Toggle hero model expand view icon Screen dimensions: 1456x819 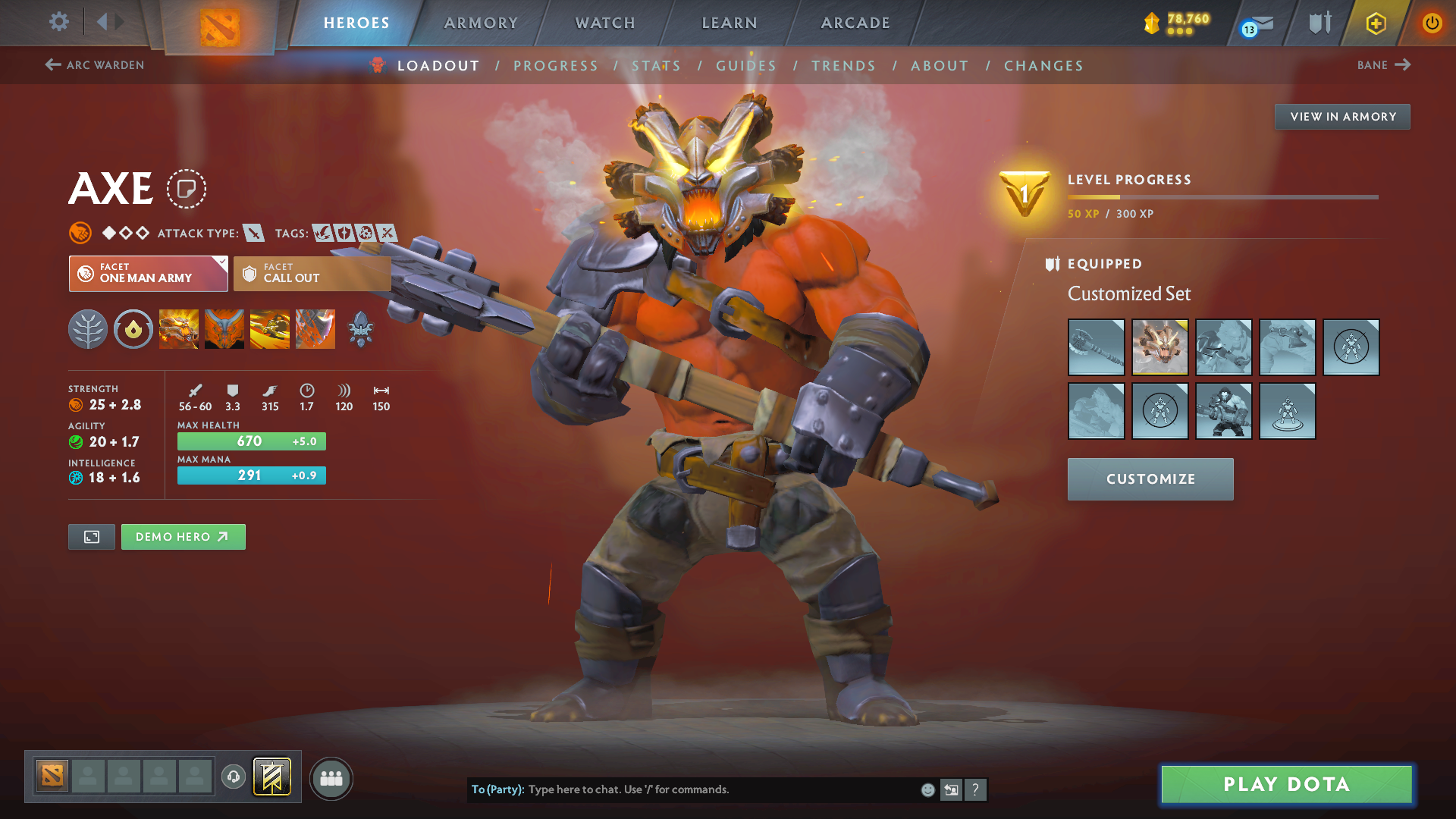click(91, 536)
